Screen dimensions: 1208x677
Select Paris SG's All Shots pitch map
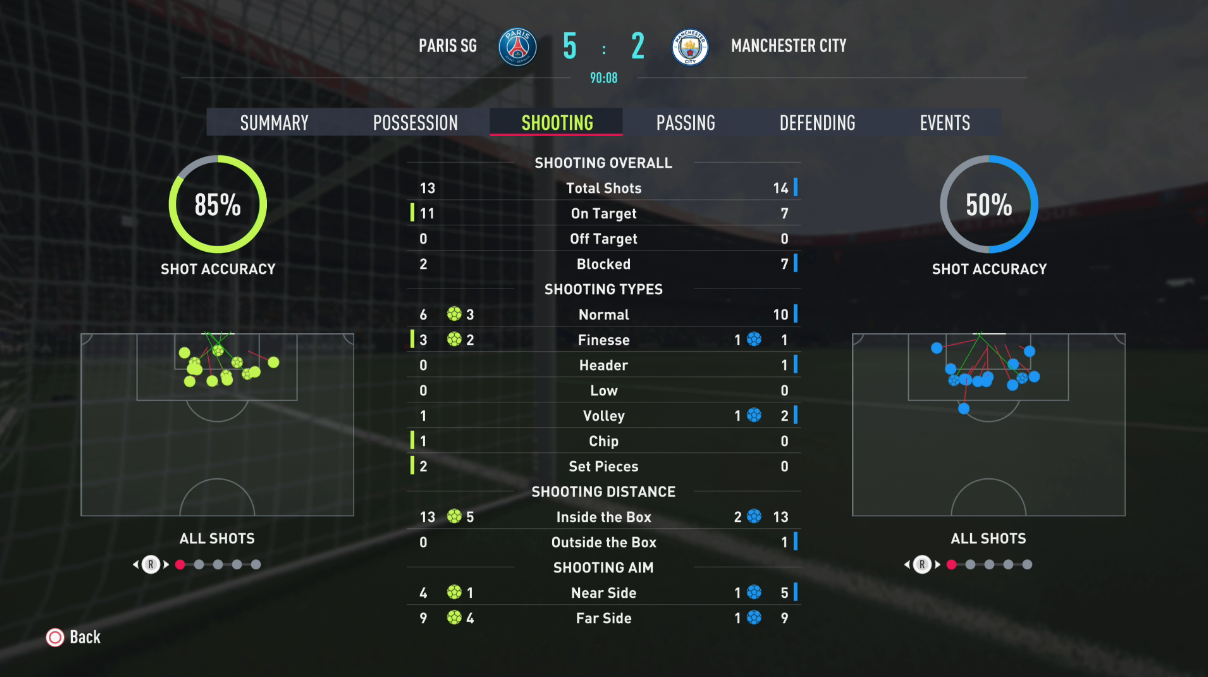click(x=217, y=424)
